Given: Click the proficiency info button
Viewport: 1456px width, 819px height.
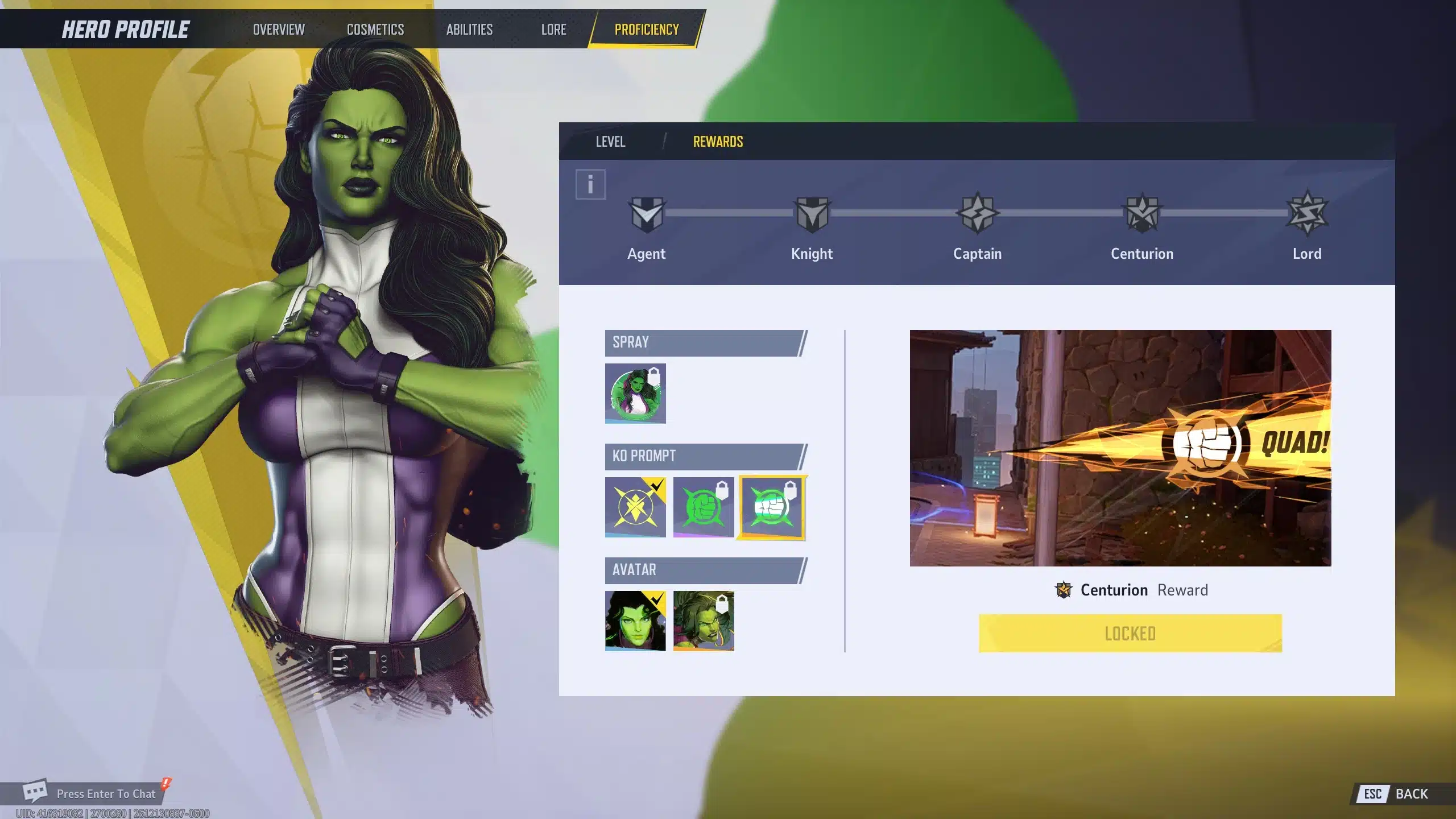Looking at the screenshot, I should (x=590, y=184).
